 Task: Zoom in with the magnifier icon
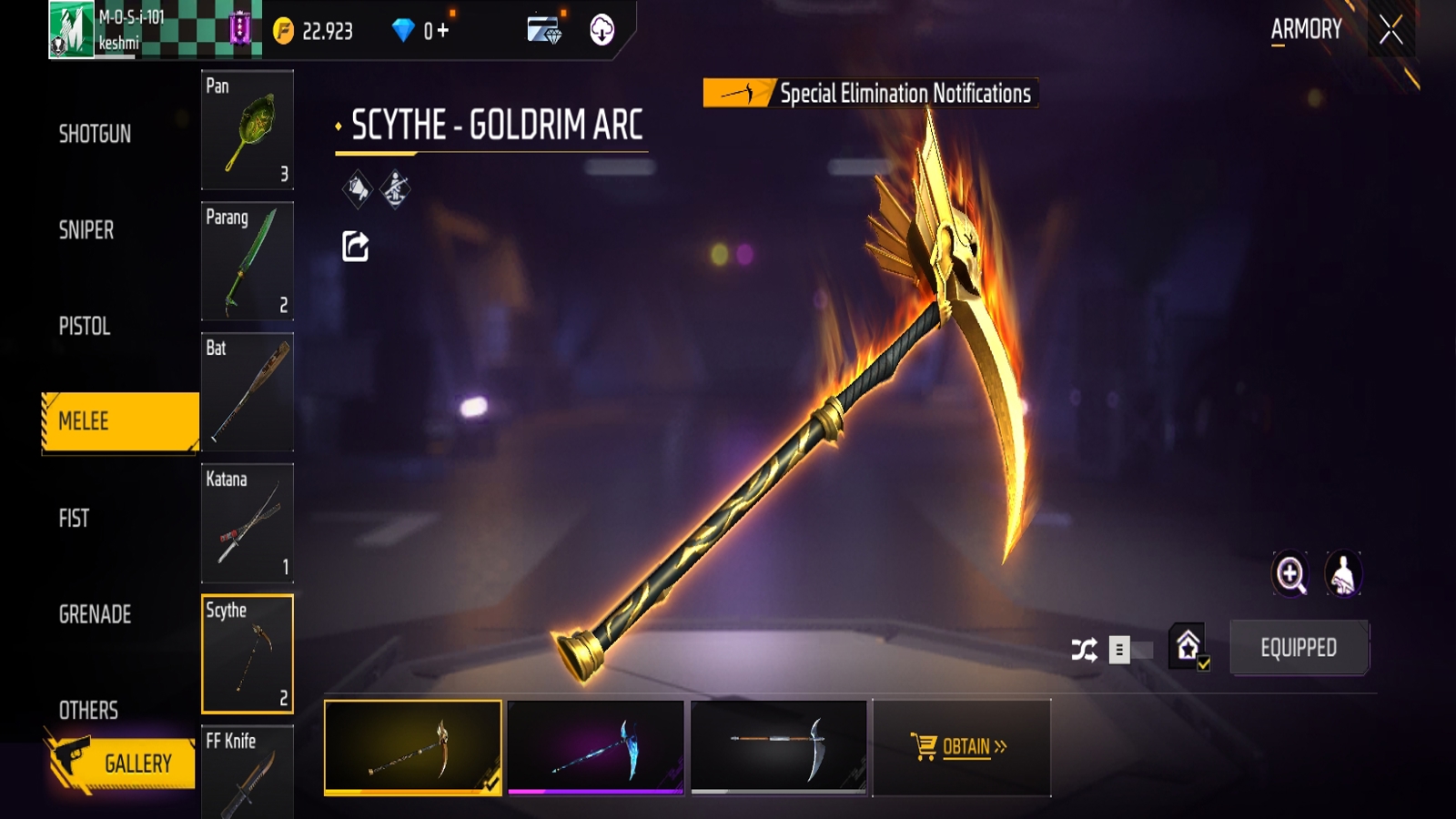pos(1290,574)
